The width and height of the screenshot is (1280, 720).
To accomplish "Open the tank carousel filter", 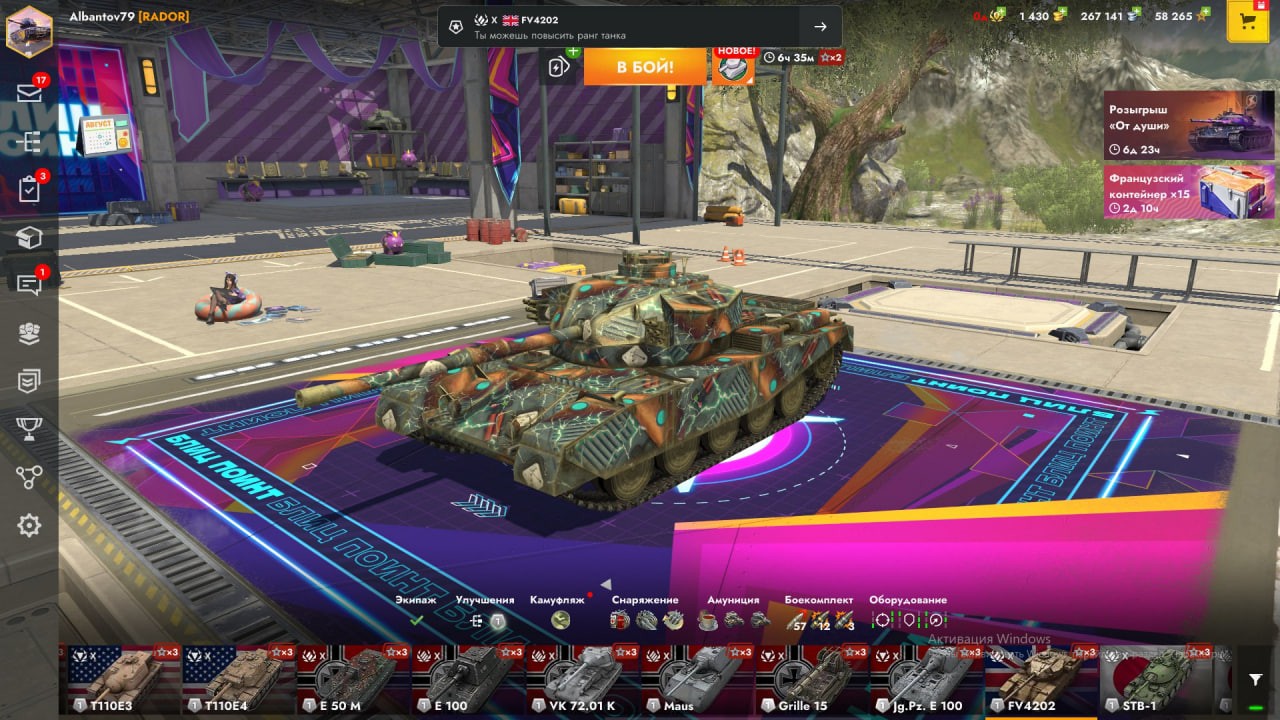I will (1255, 680).
